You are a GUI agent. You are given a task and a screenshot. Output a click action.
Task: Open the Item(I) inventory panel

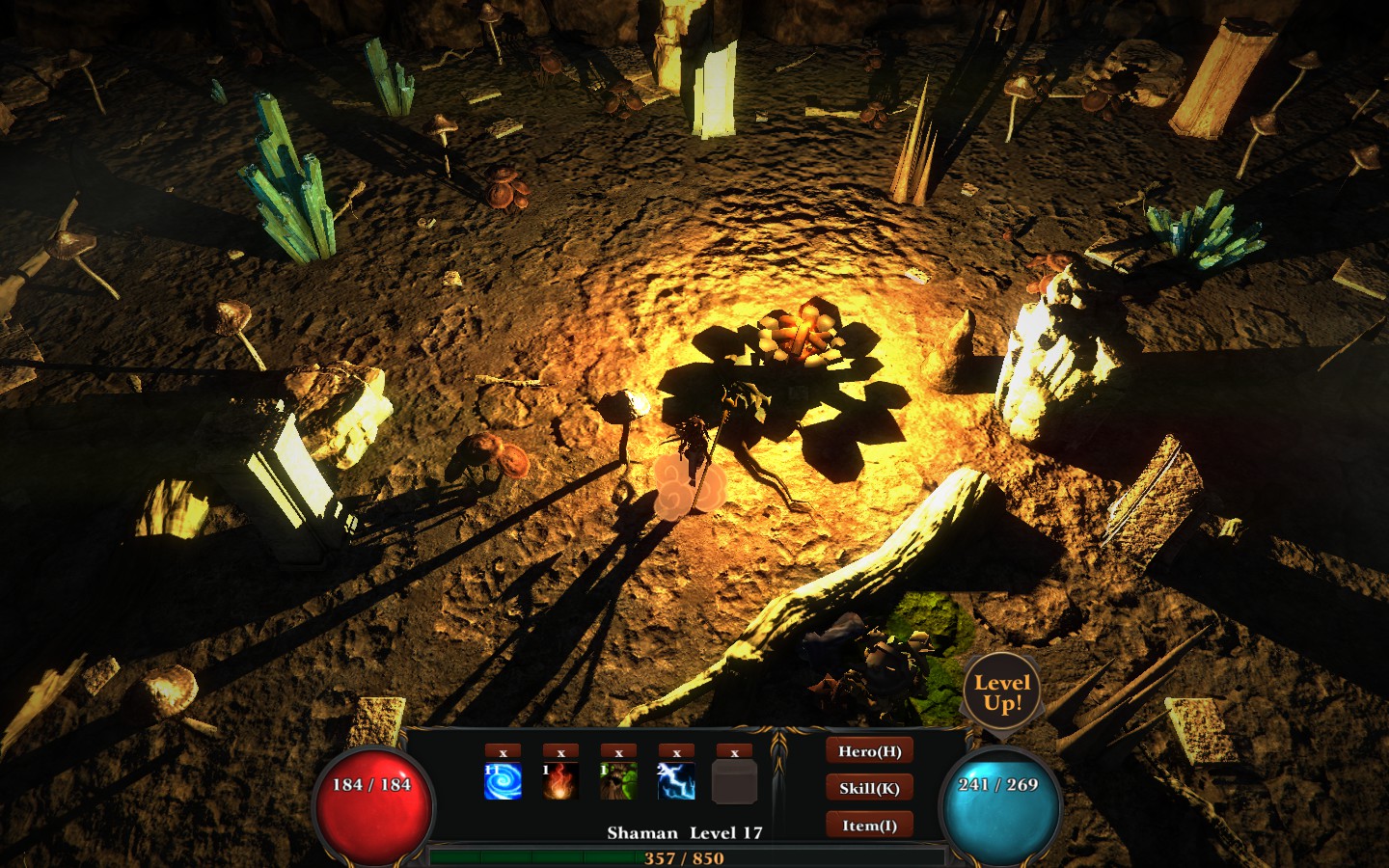pyautogui.click(x=869, y=826)
